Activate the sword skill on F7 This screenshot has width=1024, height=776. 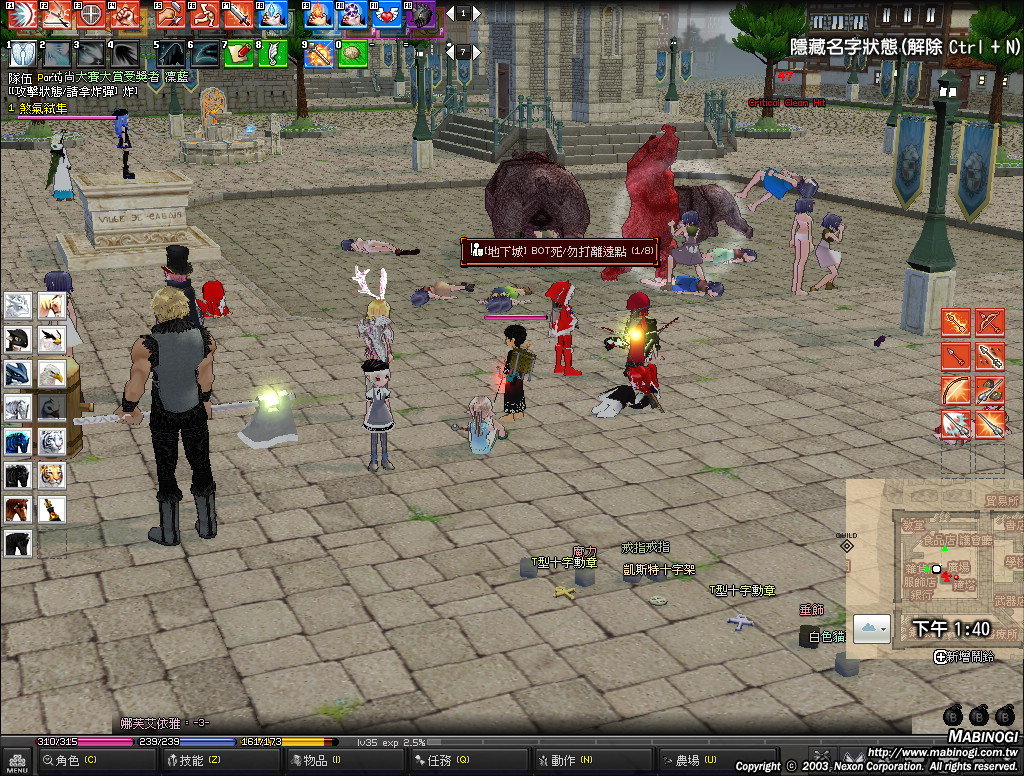[238, 15]
